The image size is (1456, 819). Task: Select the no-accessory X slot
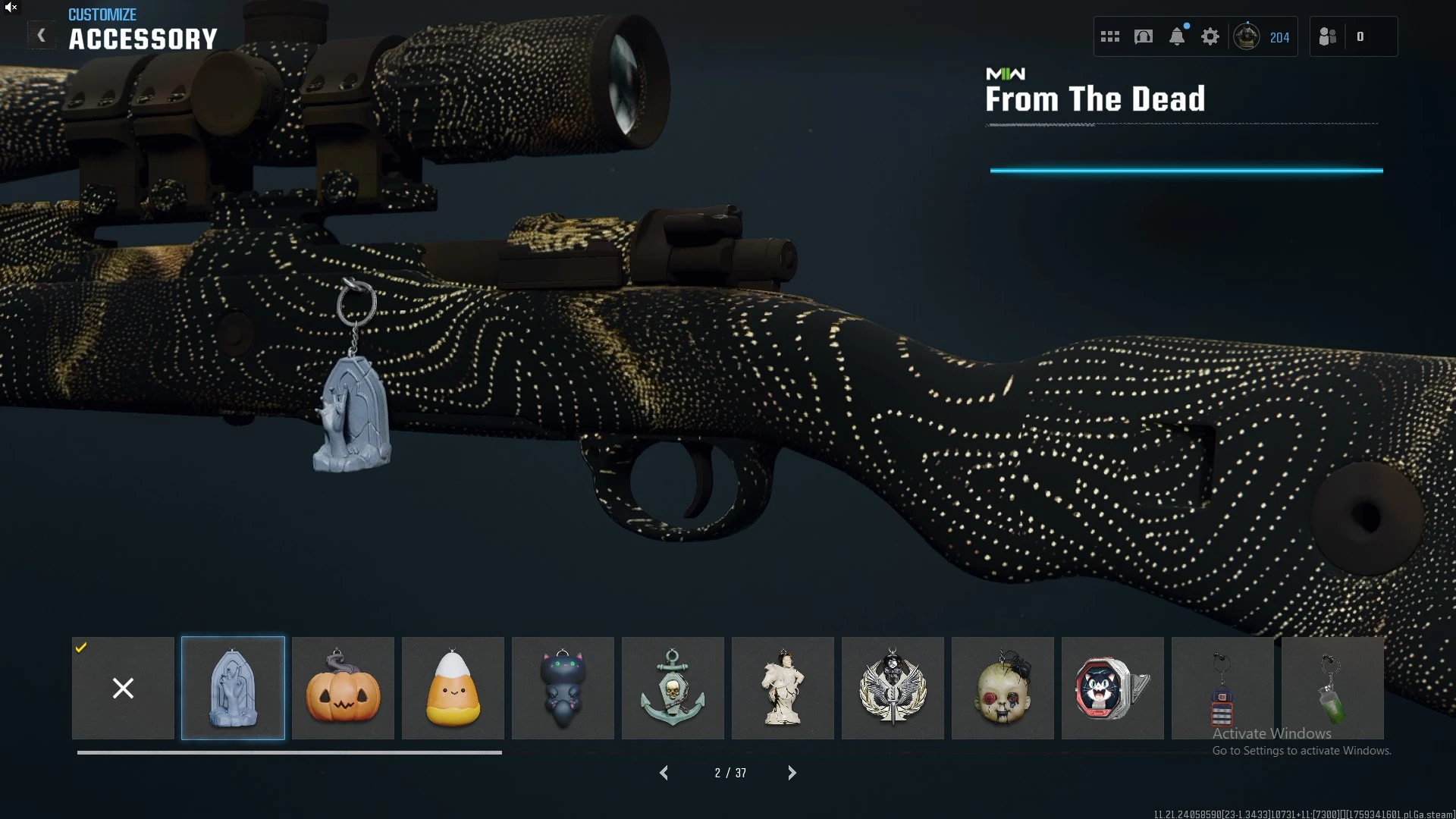click(123, 688)
